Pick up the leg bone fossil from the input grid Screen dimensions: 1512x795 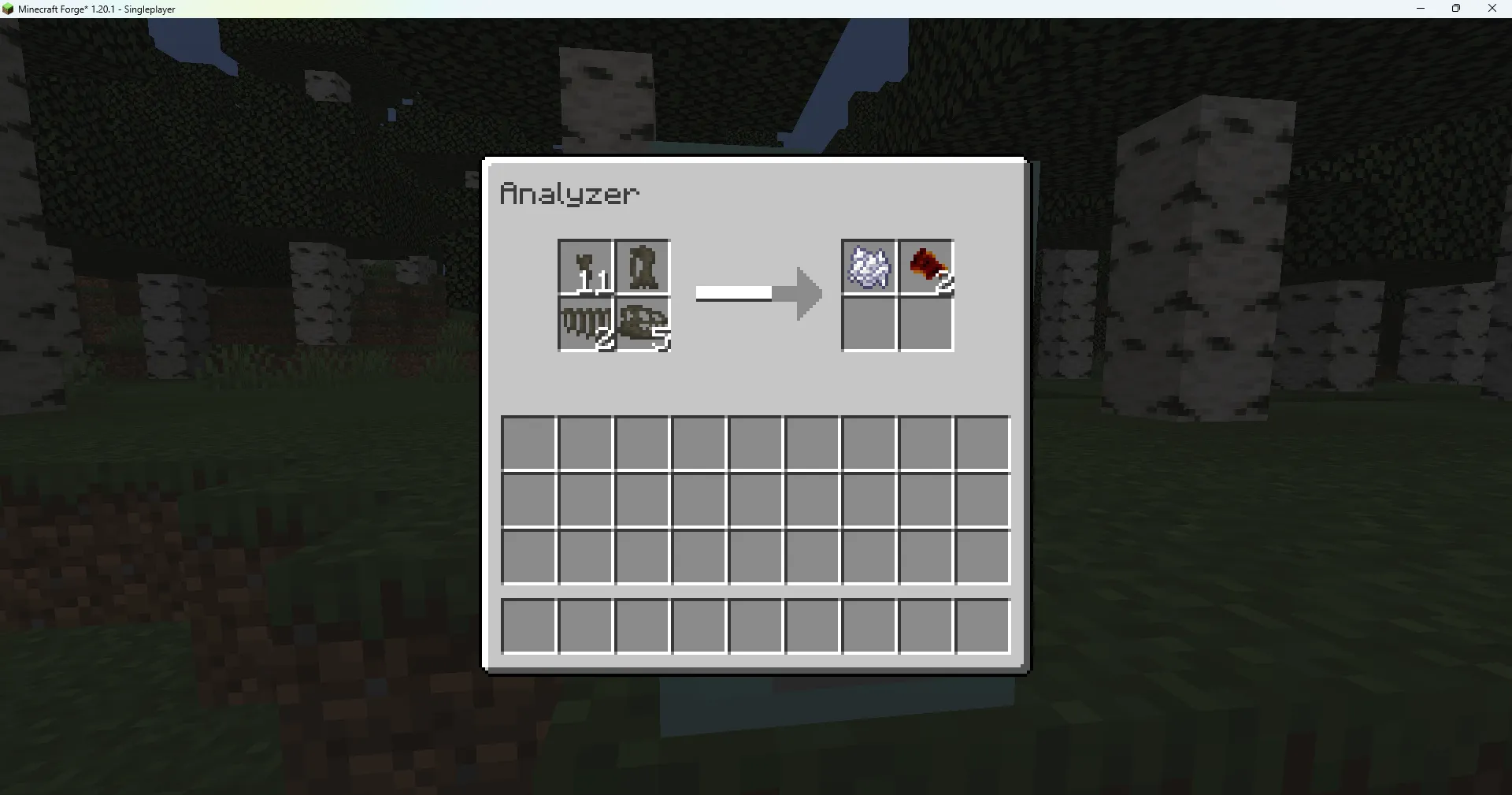click(642, 266)
